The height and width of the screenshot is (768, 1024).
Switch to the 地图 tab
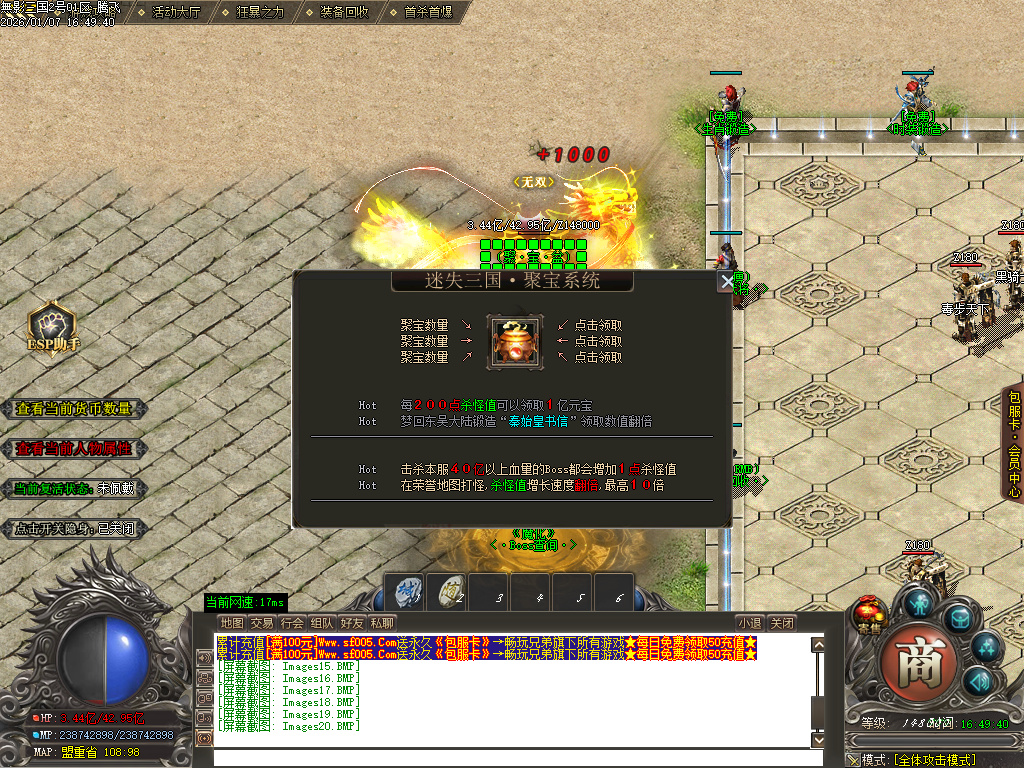[x=232, y=623]
